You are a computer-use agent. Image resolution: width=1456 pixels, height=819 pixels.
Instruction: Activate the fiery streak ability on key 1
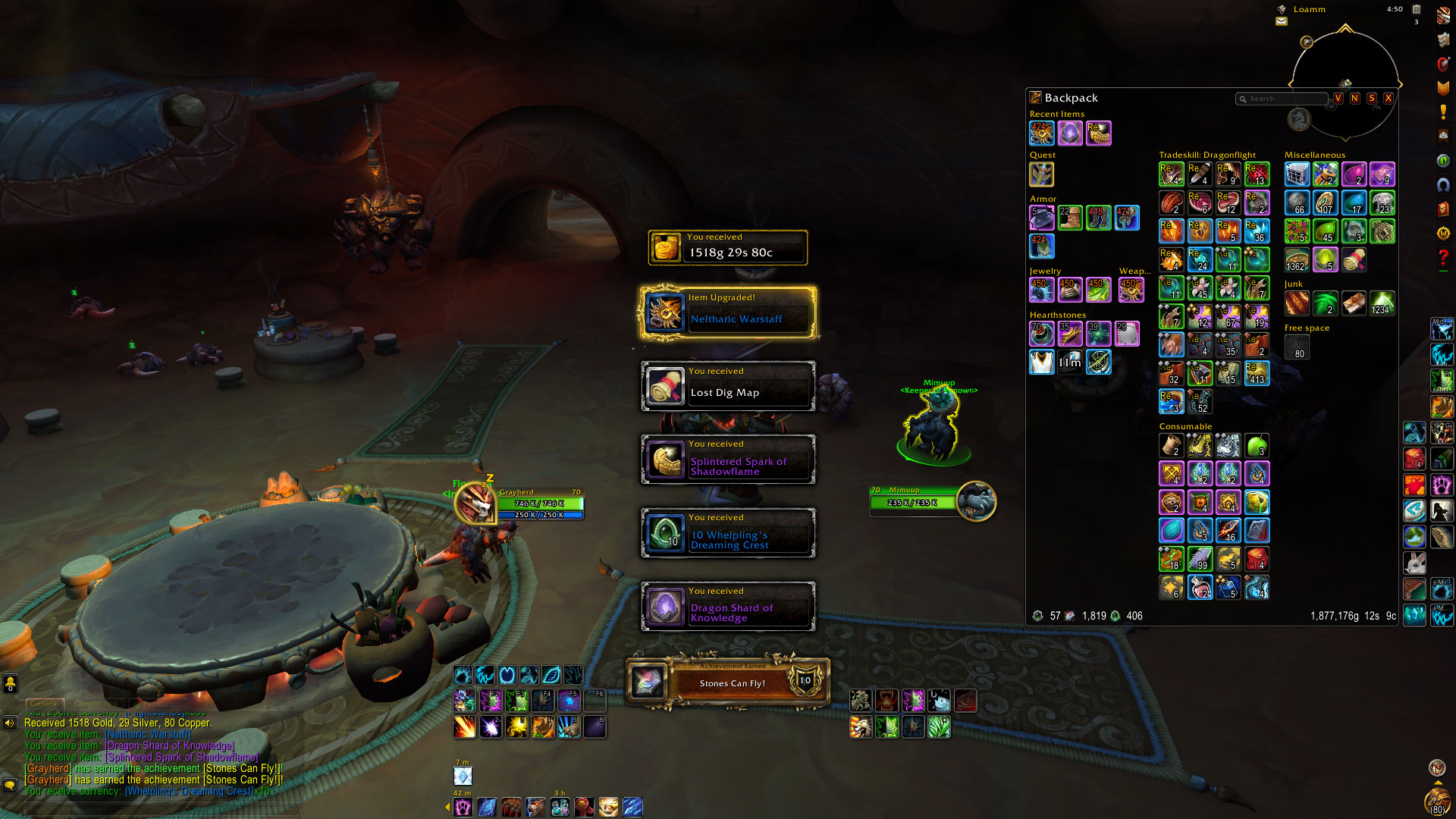point(464,726)
